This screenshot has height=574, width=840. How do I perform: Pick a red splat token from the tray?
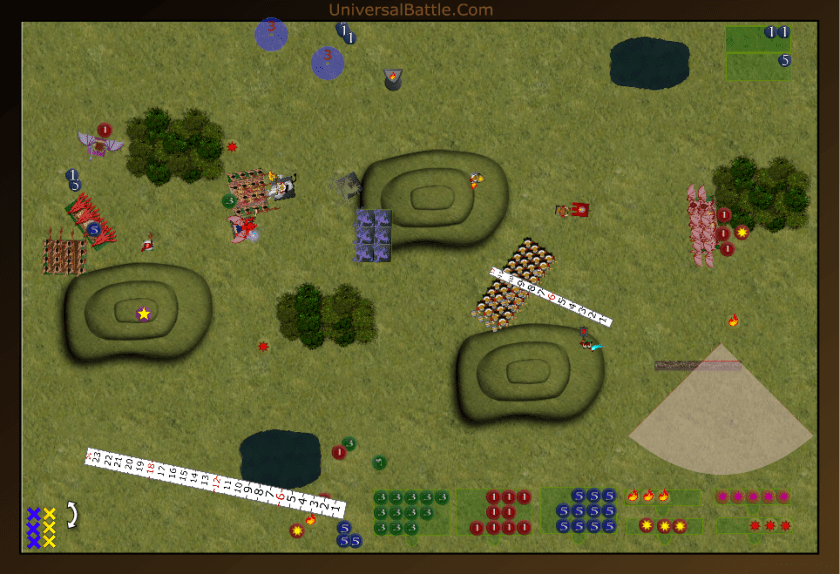click(770, 525)
